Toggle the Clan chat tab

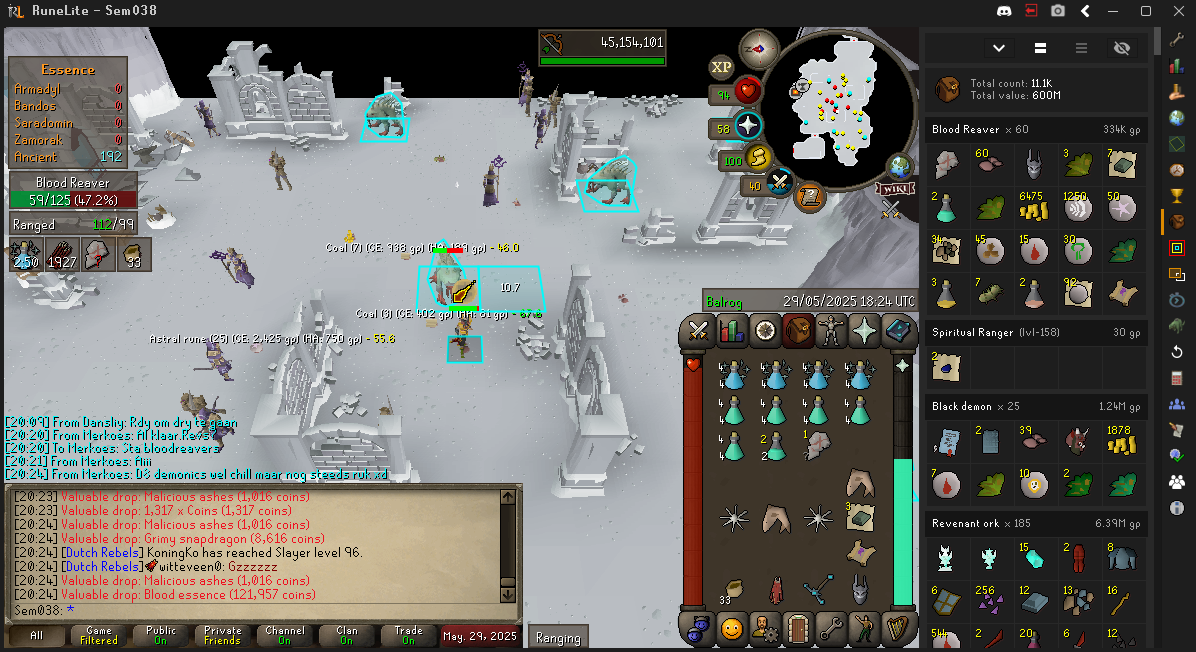coord(346,635)
